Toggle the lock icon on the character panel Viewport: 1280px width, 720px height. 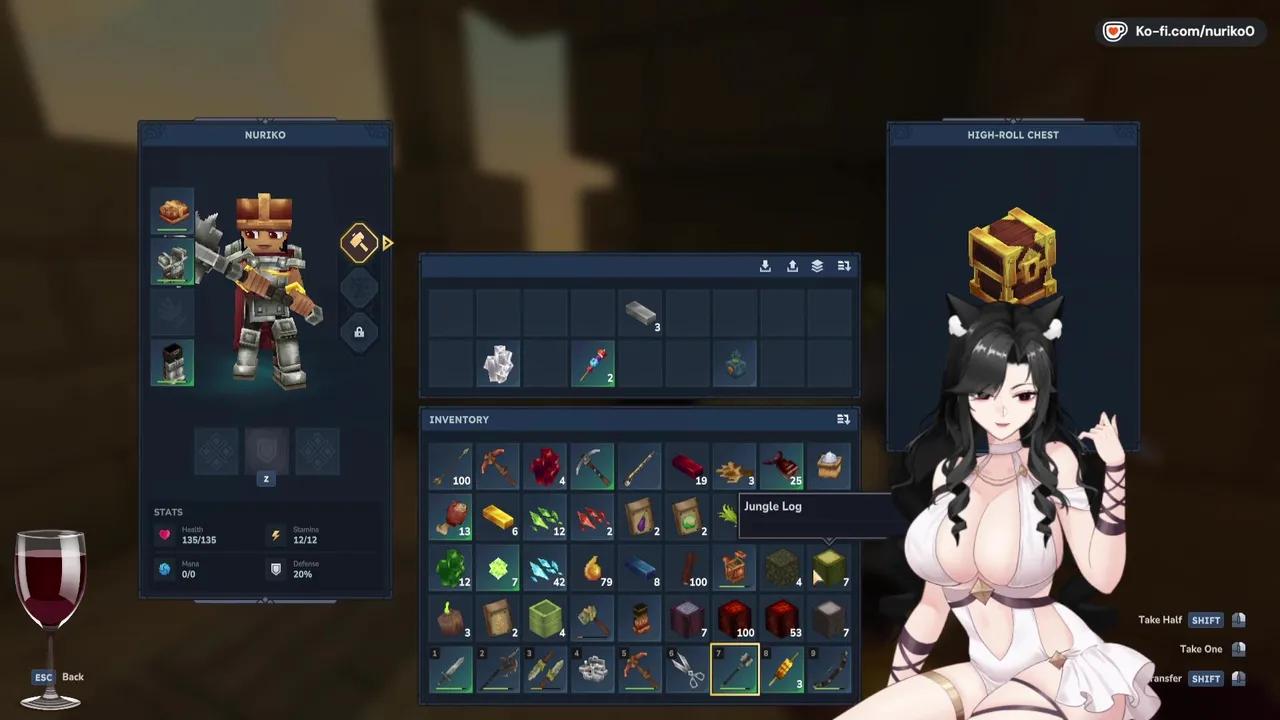pyautogui.click(x=359, y=331)
